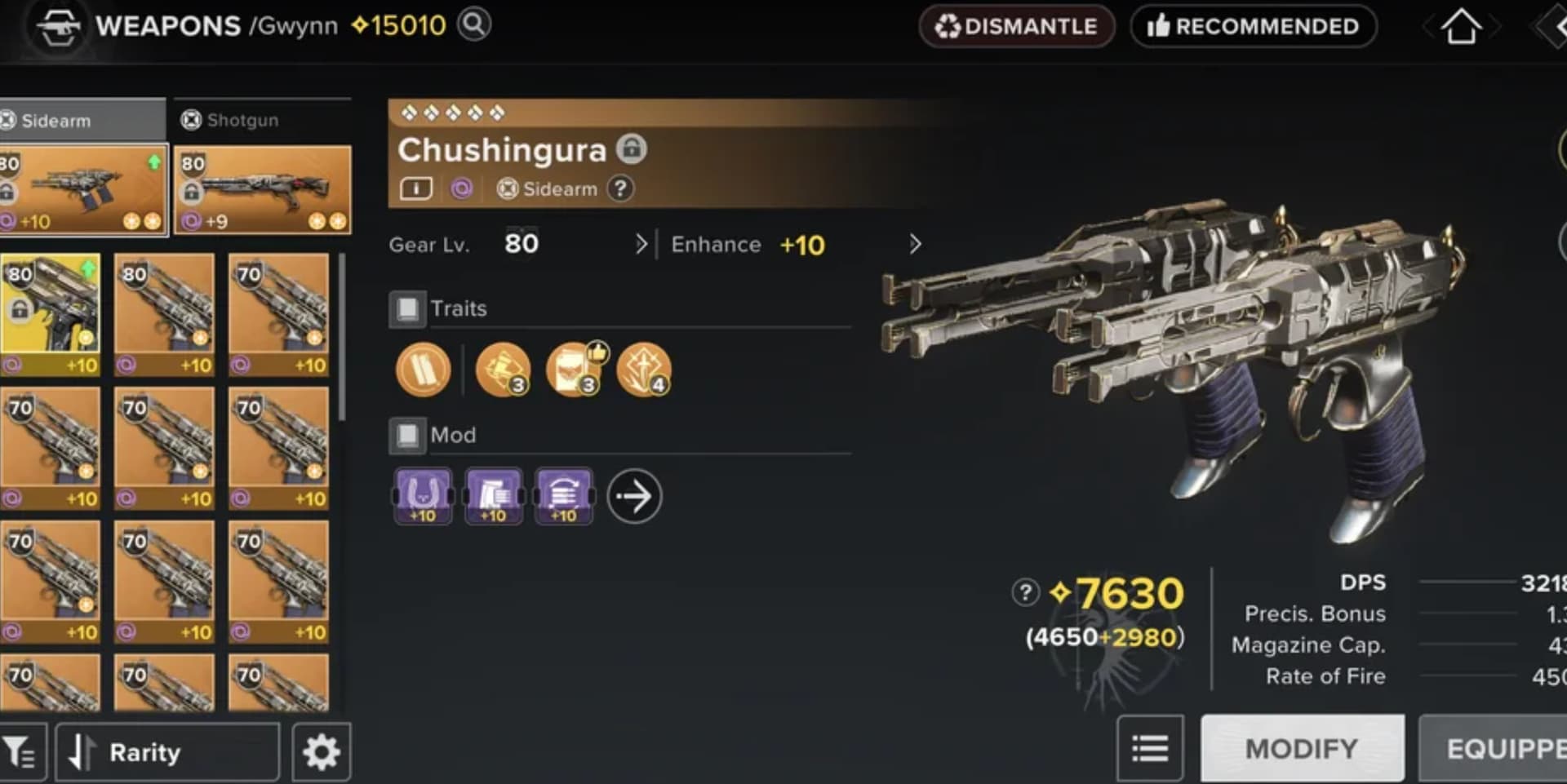Select the level 4 trait icon
This screenshot has height=784, width=1567.
[644, 370]
